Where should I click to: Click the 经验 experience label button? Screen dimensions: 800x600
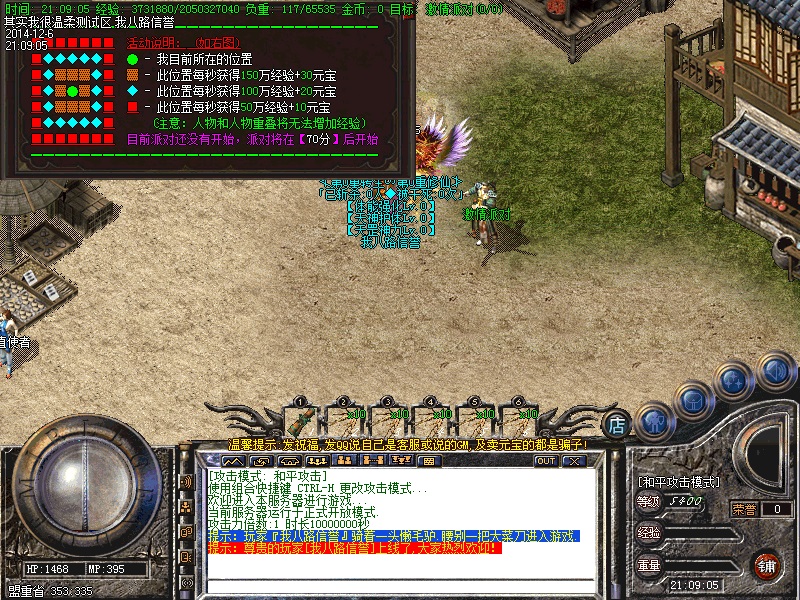pyautogui.click(x=649, y=533)
